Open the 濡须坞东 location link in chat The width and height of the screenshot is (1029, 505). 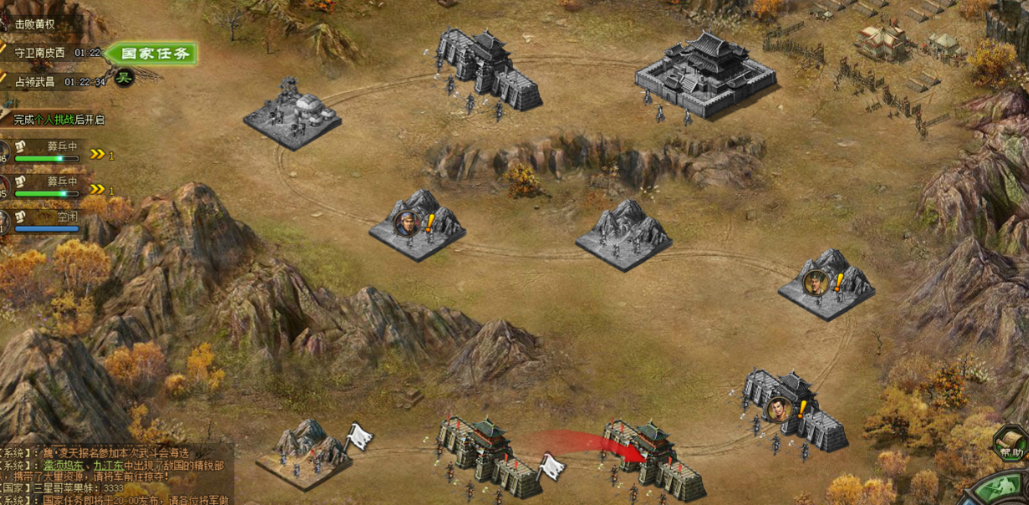(x=62, y=465)
